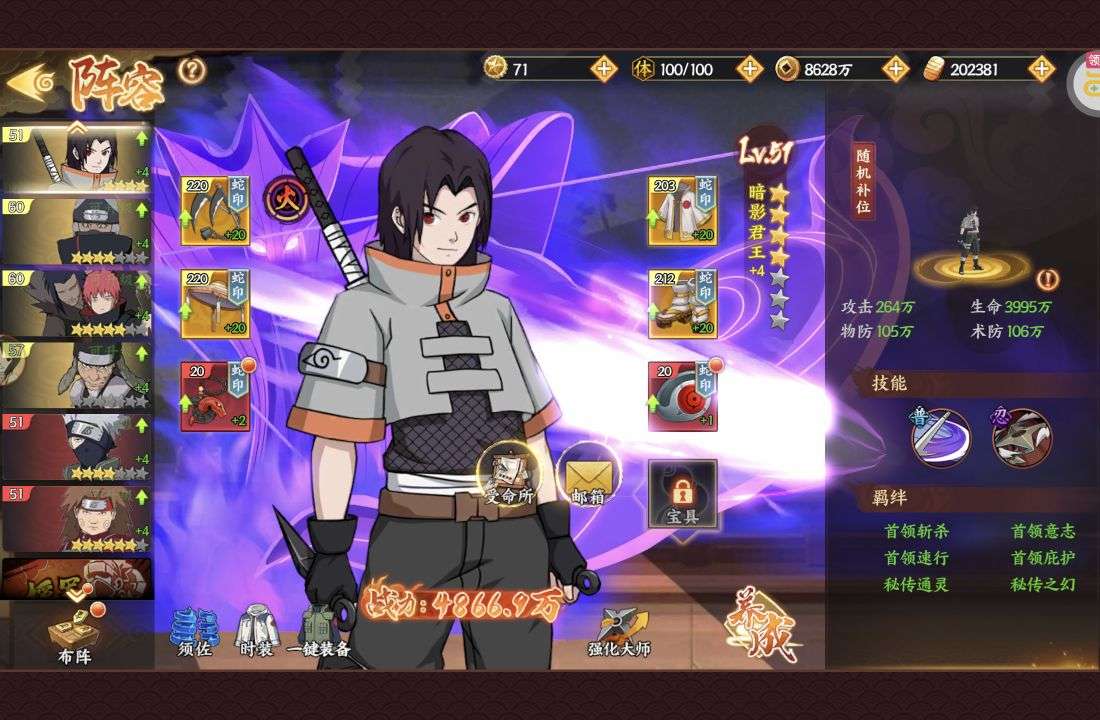Tap the 一键装备 auto-equip button
Screen dimensions: 1100x720
(319, 633)
